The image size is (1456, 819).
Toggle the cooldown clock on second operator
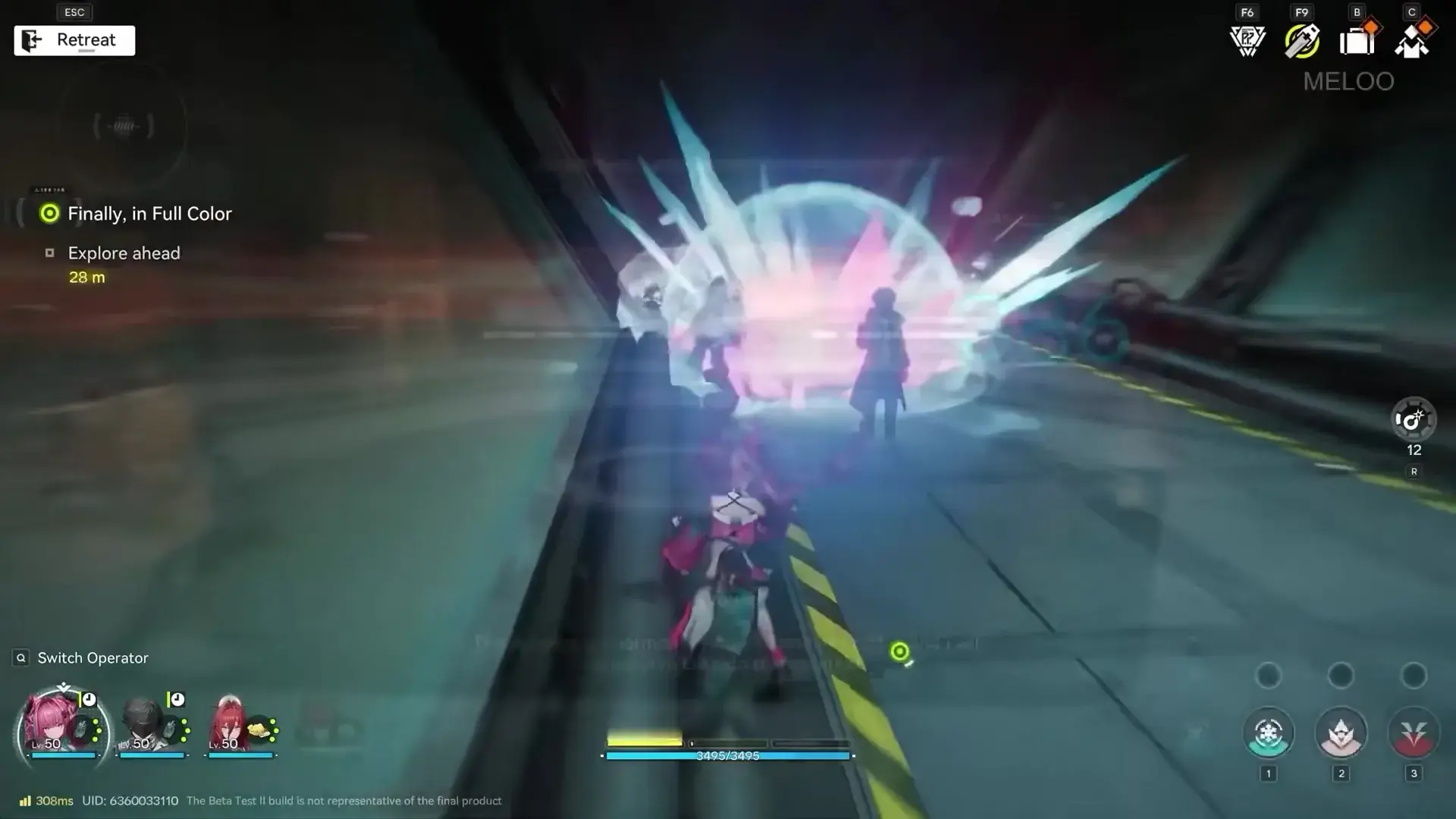(177, 699)
